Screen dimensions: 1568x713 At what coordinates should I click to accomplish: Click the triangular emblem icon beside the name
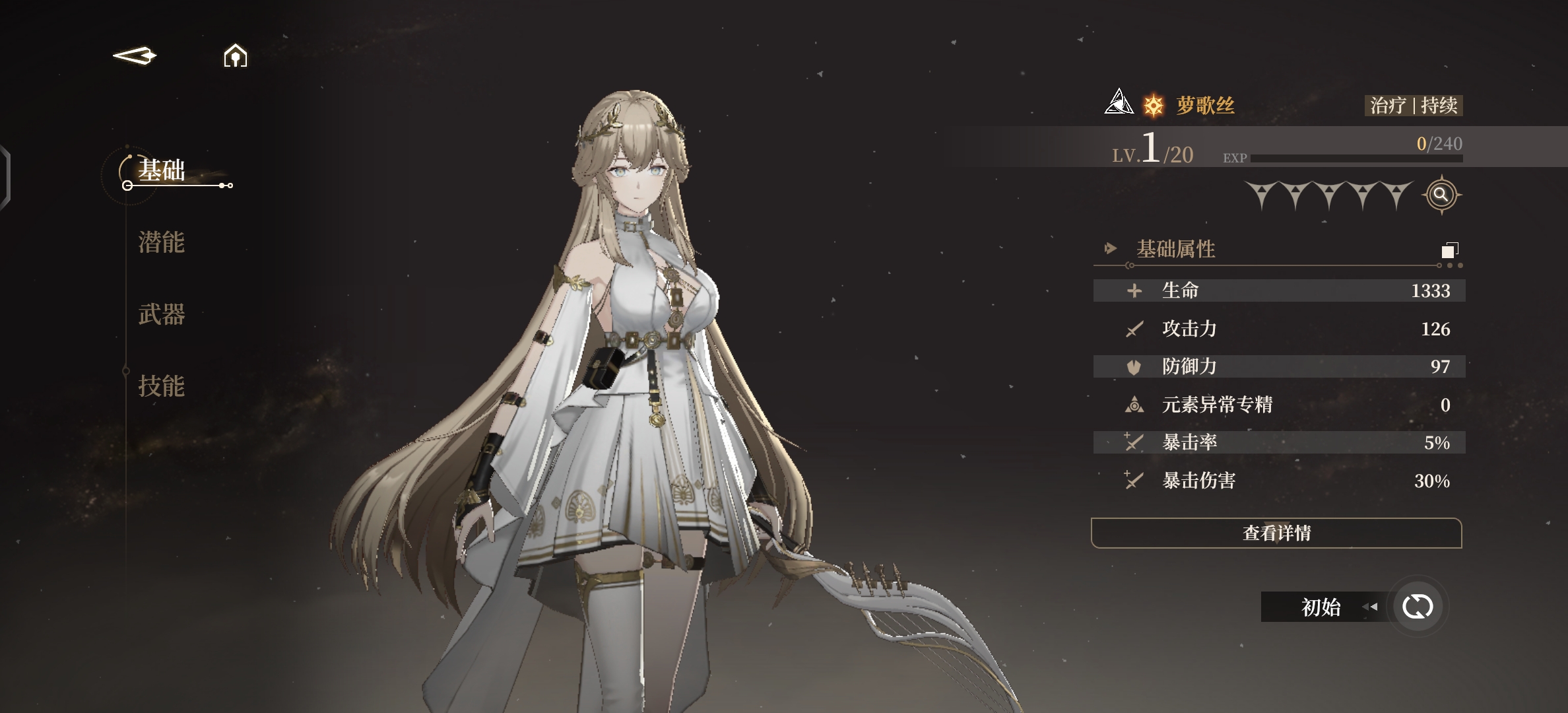click(x=1119, y=102)
